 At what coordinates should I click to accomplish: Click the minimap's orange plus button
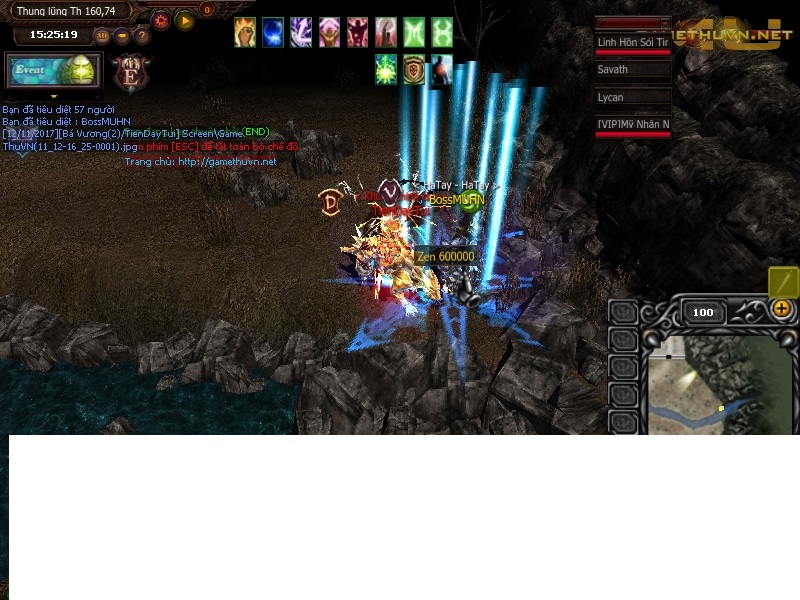pos(782,309)
